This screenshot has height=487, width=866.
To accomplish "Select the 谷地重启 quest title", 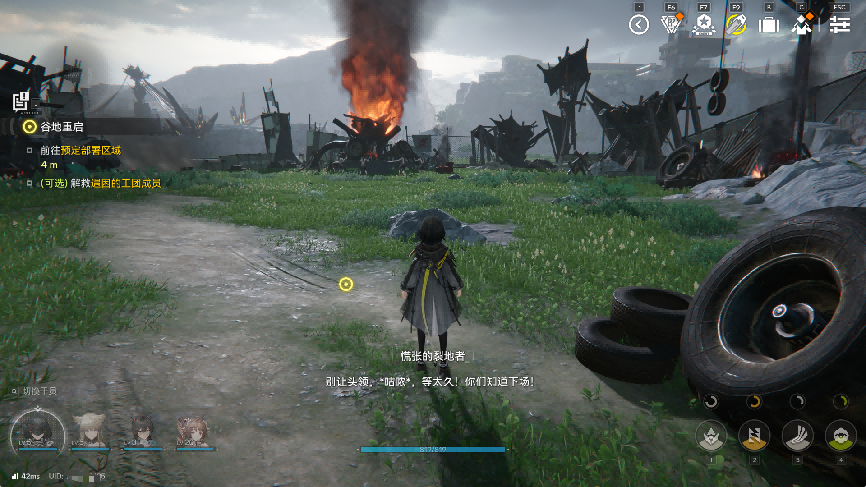I will point(60,127).
